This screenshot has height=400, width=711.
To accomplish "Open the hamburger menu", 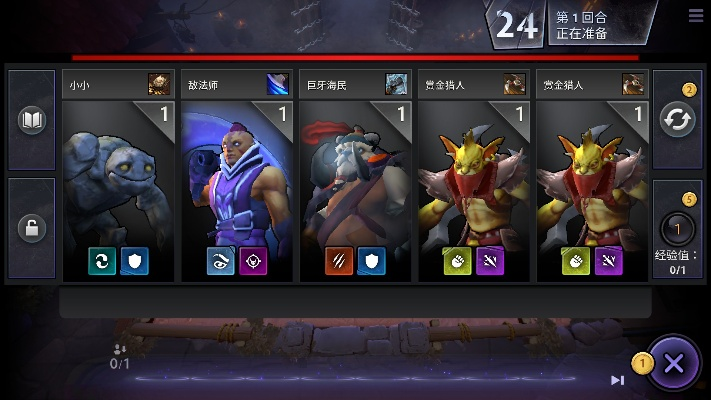I will tap(696, 15).
